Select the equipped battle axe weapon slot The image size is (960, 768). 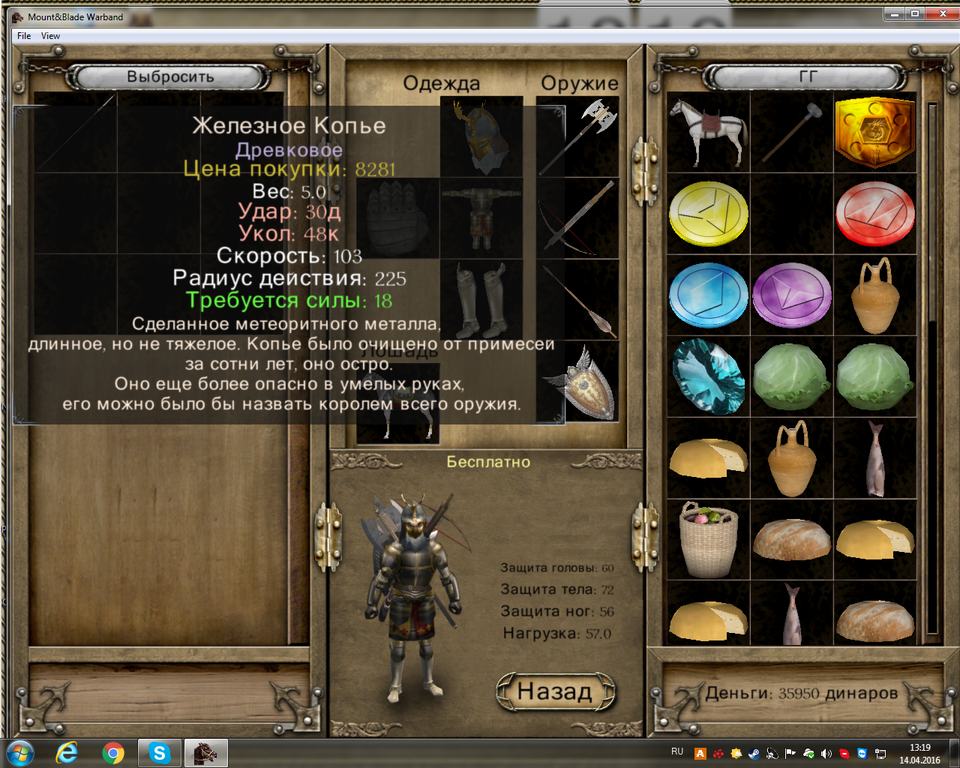pyautogui.click(x=578, y=135)
